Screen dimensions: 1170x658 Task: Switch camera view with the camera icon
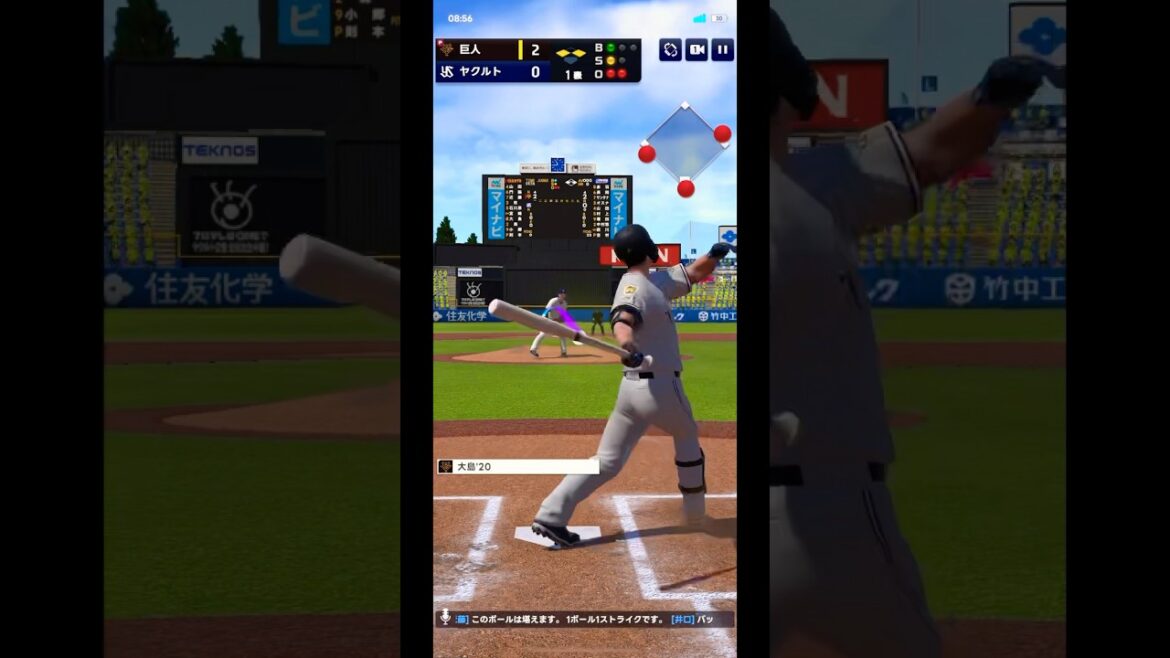point(696,50)
